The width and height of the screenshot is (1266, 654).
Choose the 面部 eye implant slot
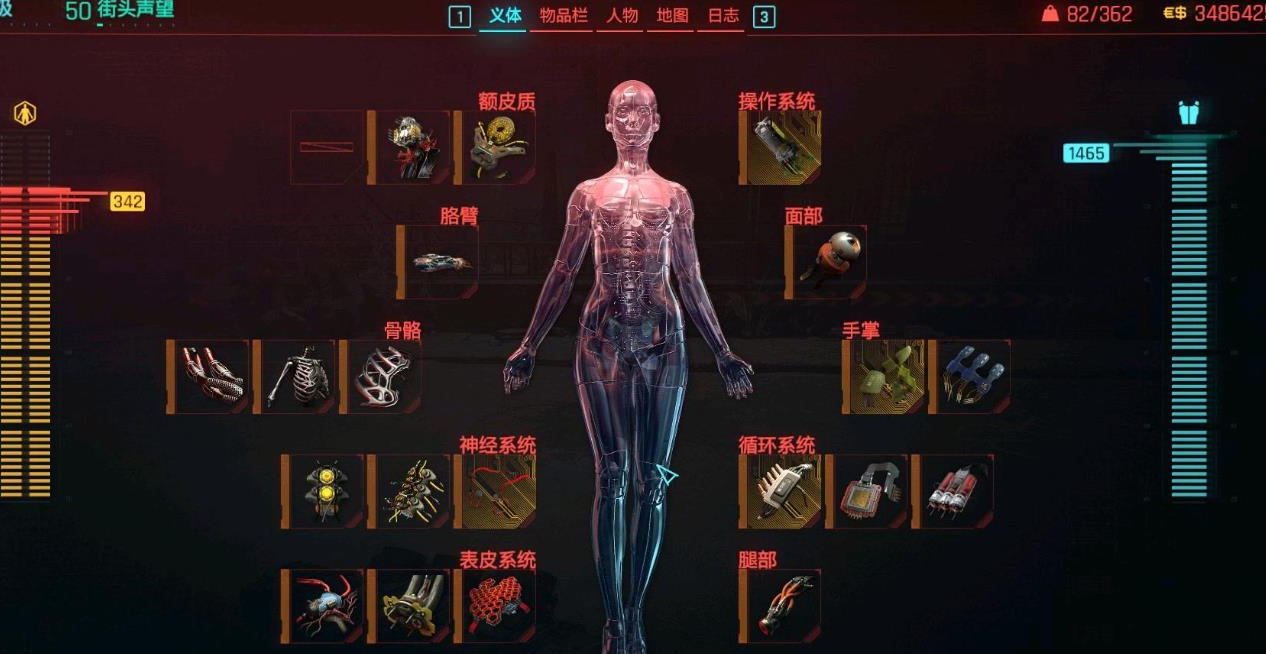tap(827, 262)
